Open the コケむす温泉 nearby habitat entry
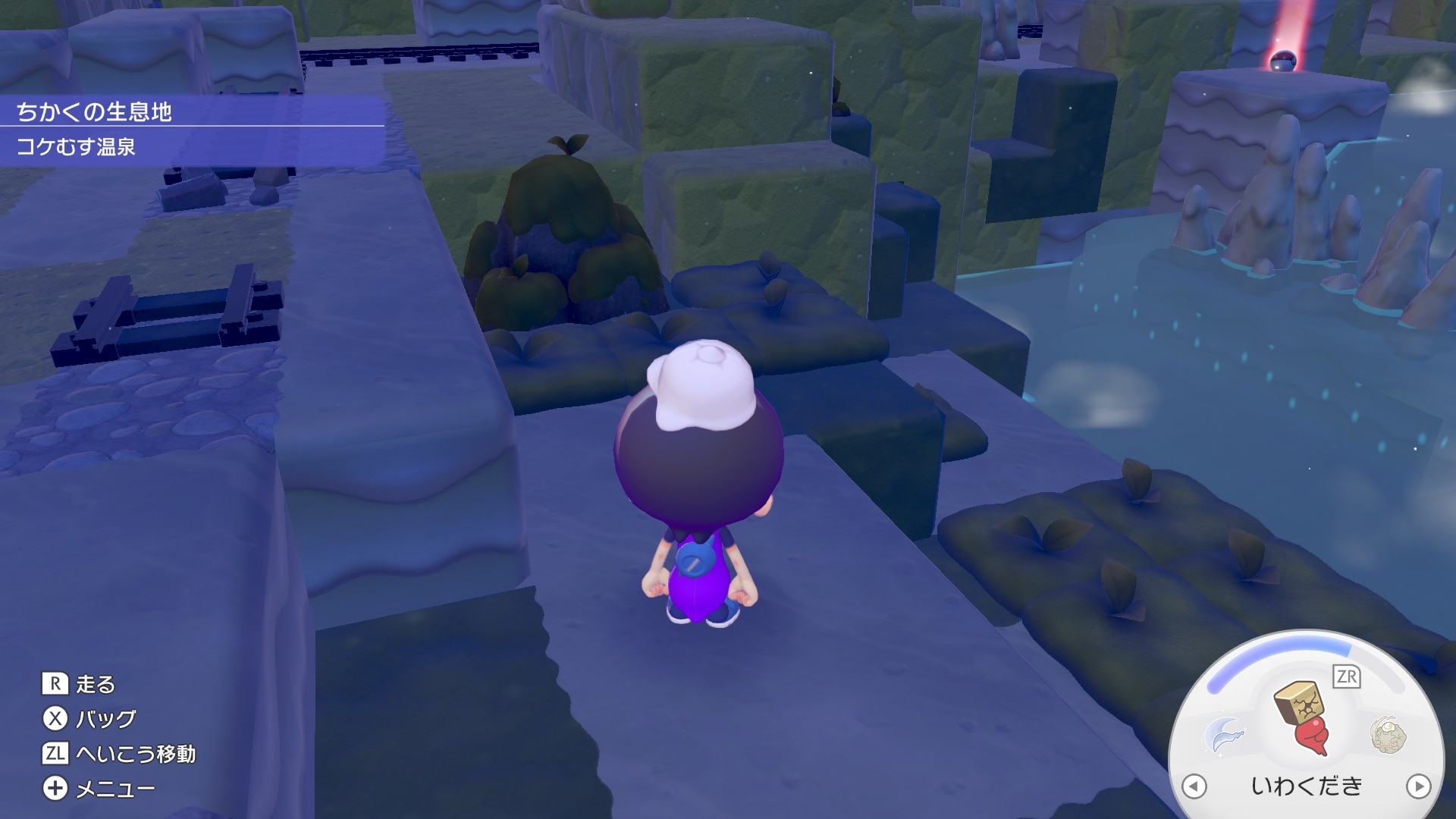 76,146
